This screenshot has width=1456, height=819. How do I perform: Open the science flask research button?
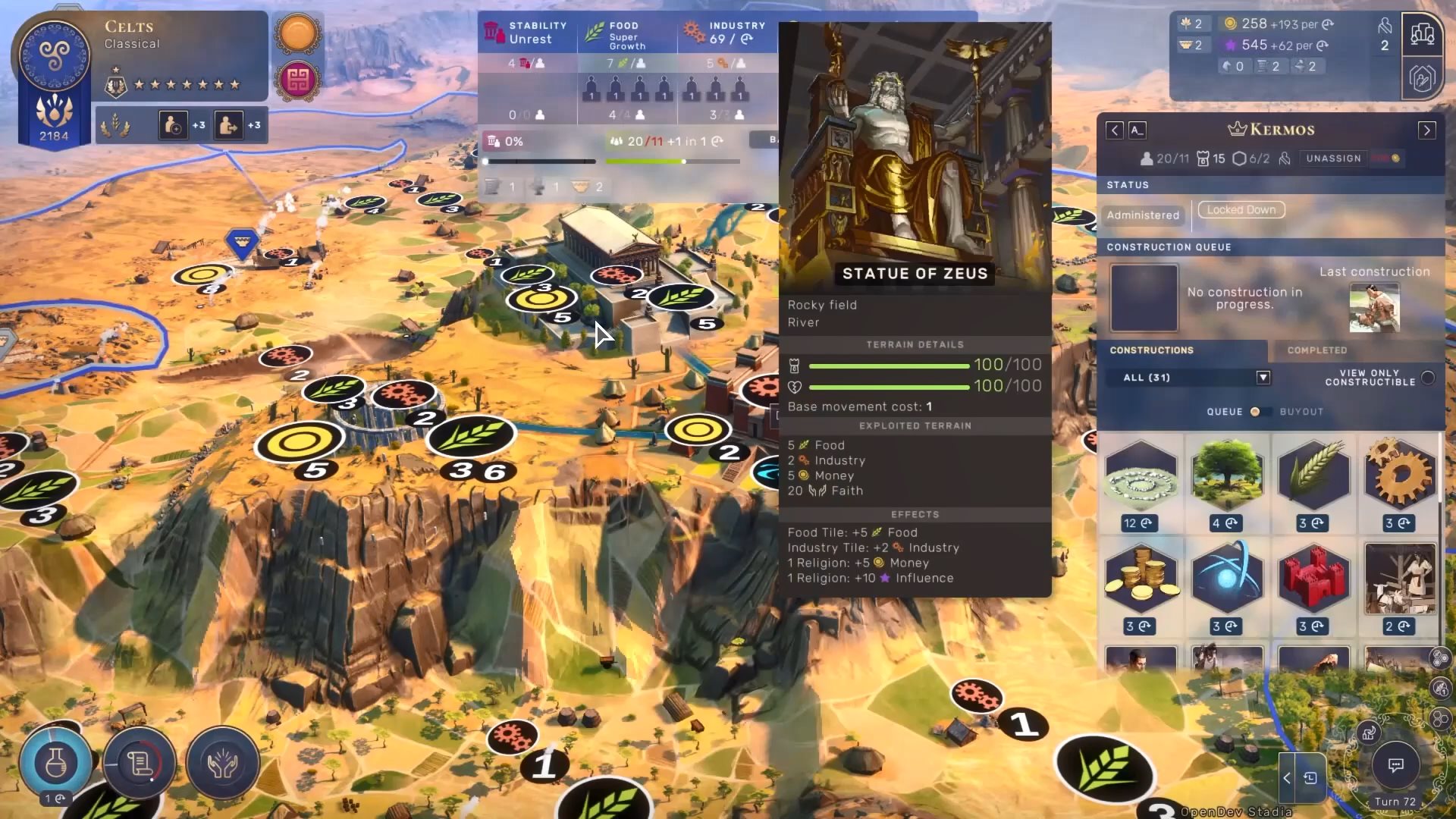[55, 764]
